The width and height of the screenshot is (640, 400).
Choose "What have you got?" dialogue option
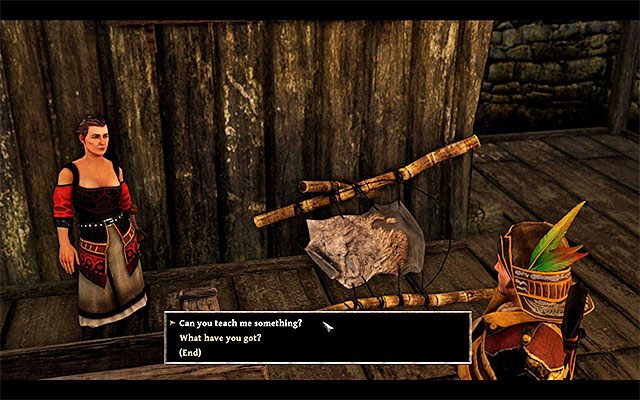point(220,338)
